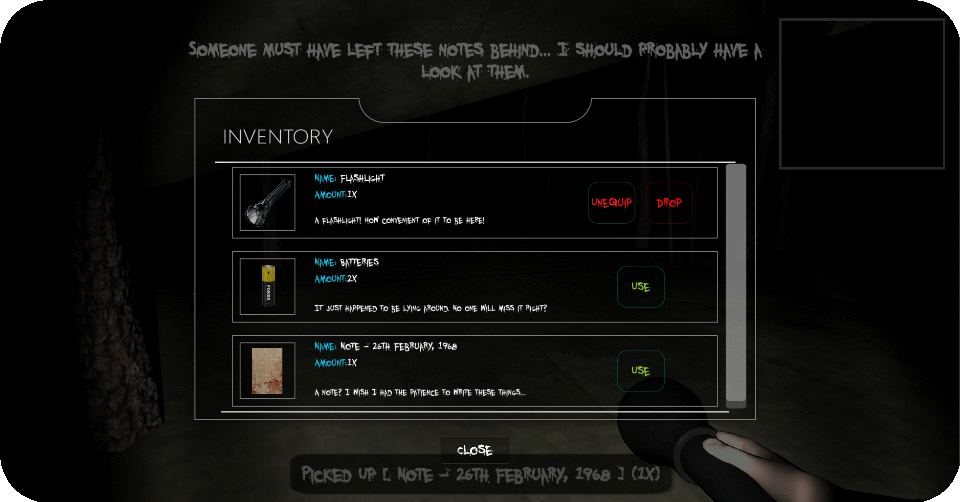The image size is (960, 502).
Task: Select the flashlight item thumbnail
Action: pos(267,203)
